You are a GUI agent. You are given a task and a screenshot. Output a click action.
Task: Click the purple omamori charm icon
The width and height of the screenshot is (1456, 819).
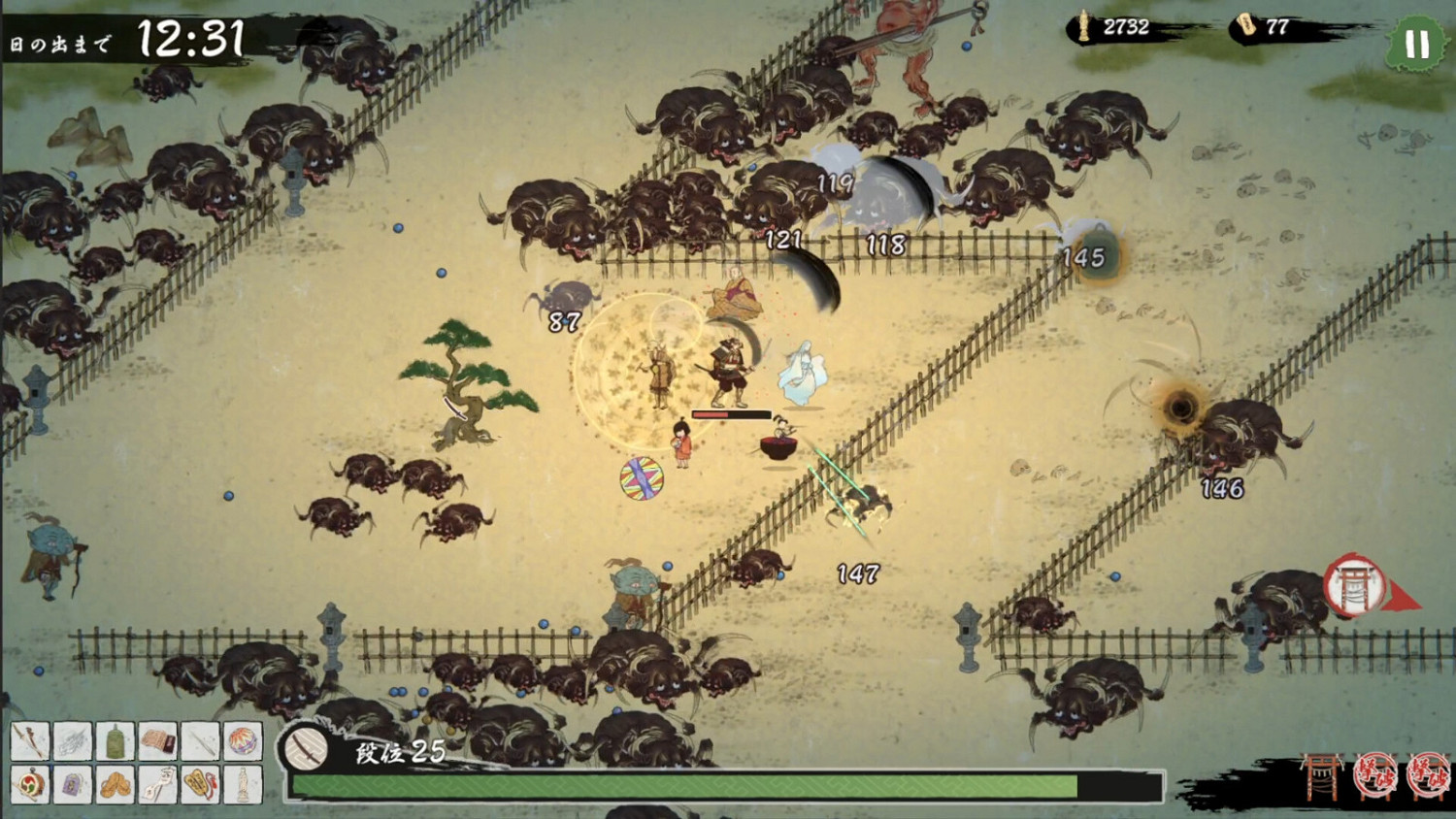72,782
